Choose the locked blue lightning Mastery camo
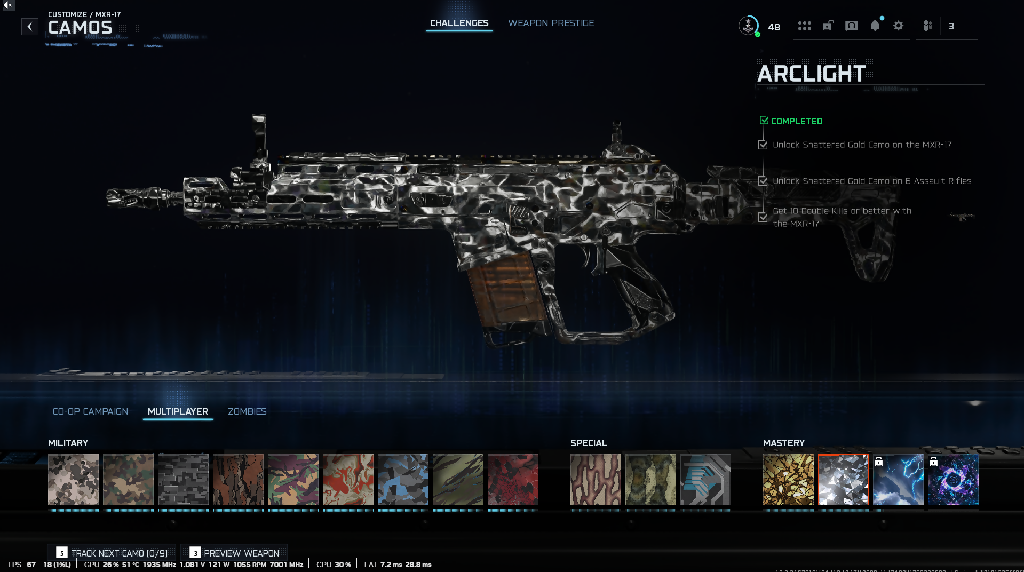The image size is (1024, 572). click(x=898, y=480)
